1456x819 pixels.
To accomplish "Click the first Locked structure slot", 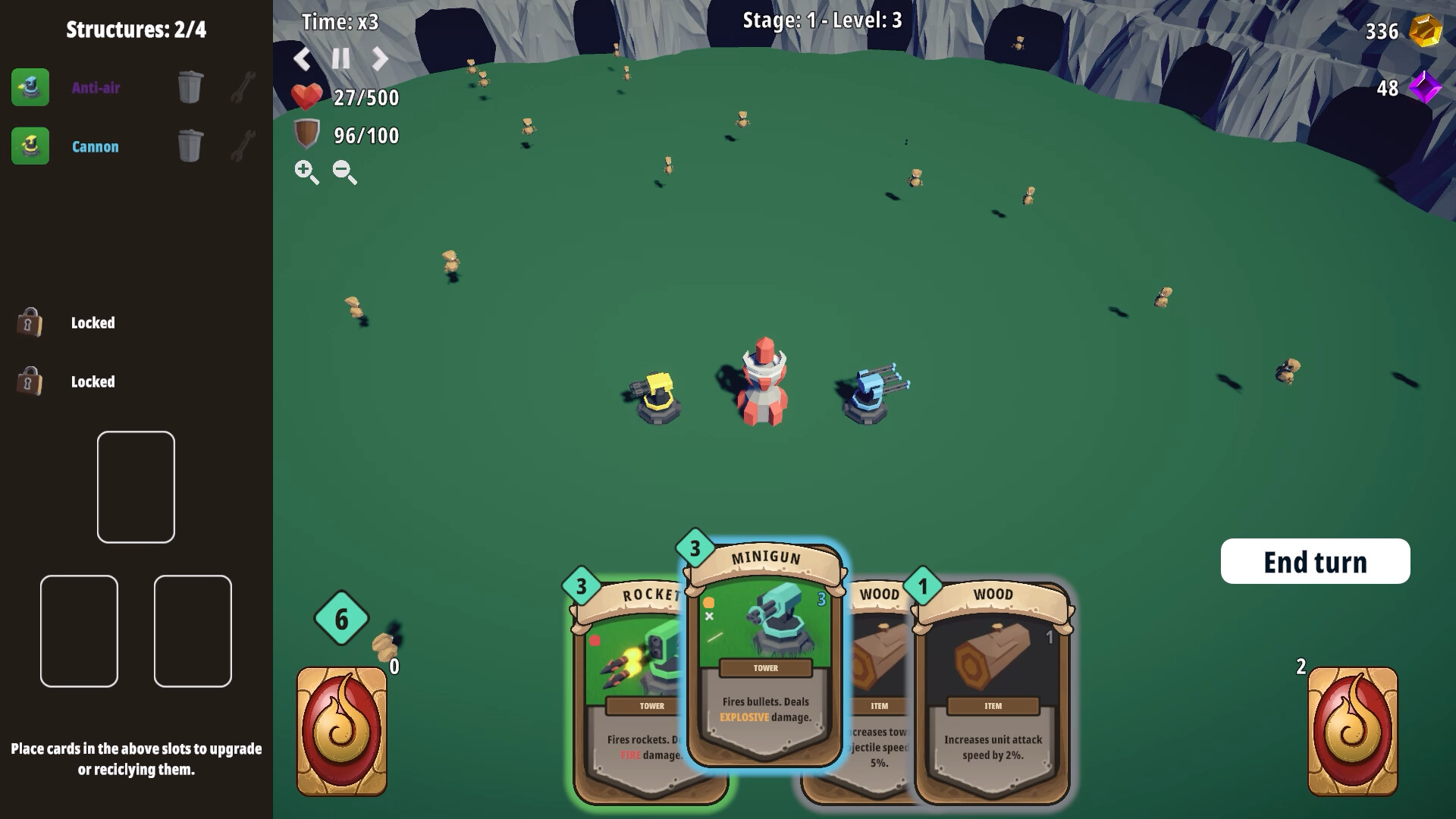I will pos(29,322).
